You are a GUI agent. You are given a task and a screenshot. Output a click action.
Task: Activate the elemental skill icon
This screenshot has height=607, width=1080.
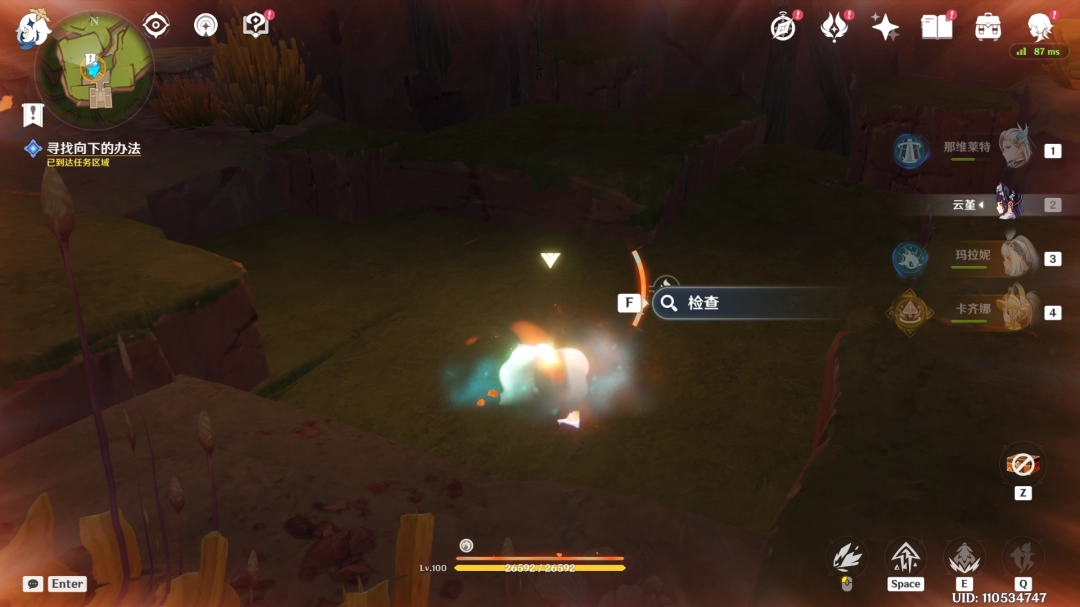[x=964, y=558]
